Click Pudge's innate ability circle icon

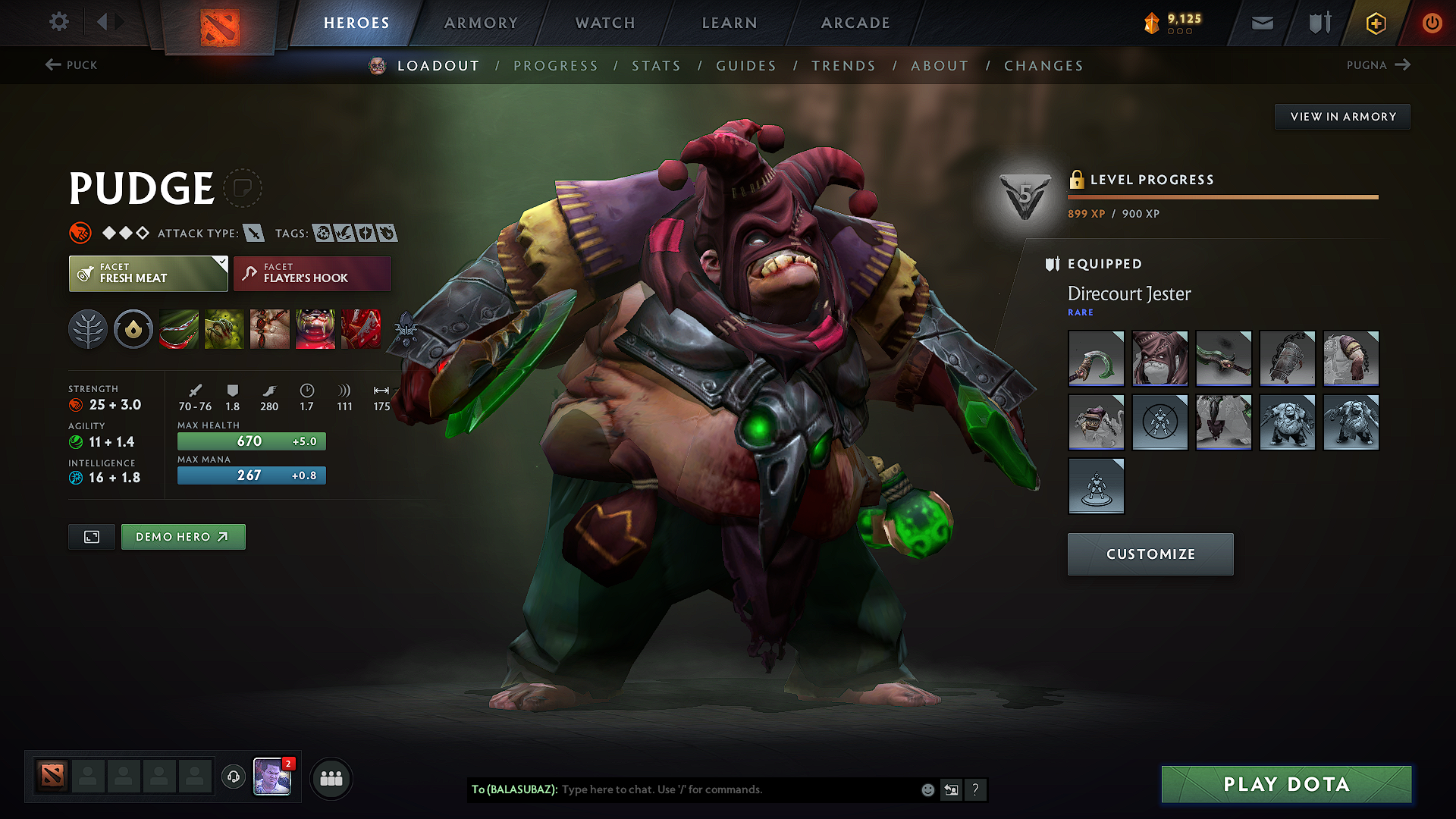pyautogui.click(x=133, y=328)
